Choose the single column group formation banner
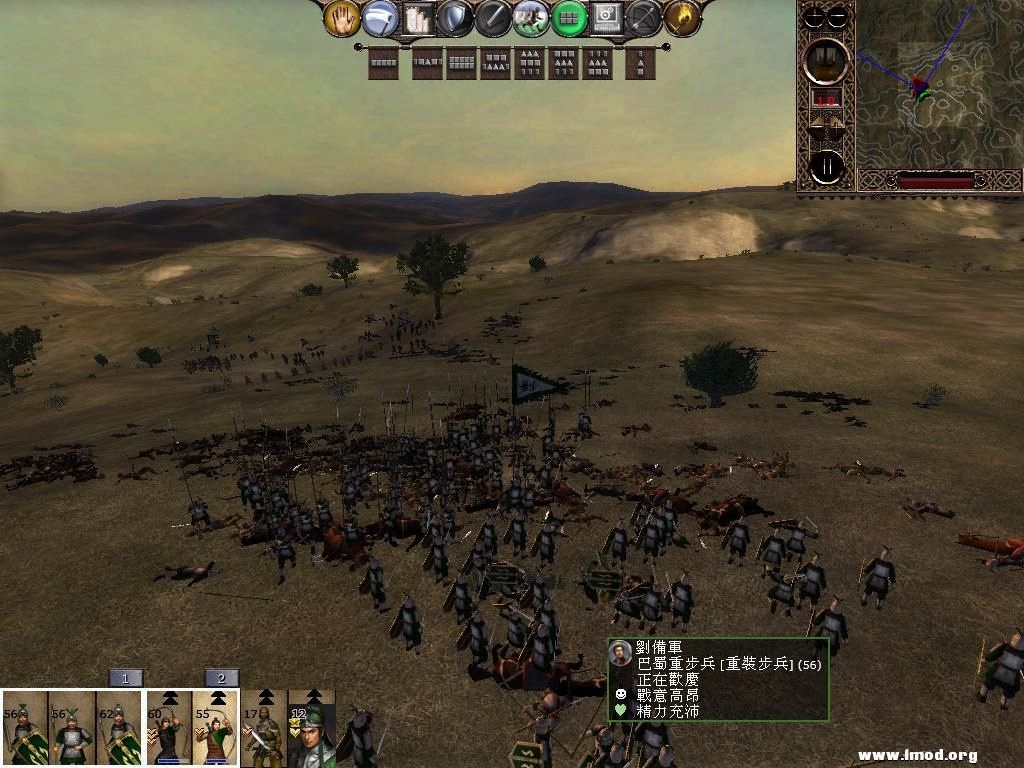 click(640, 64)
